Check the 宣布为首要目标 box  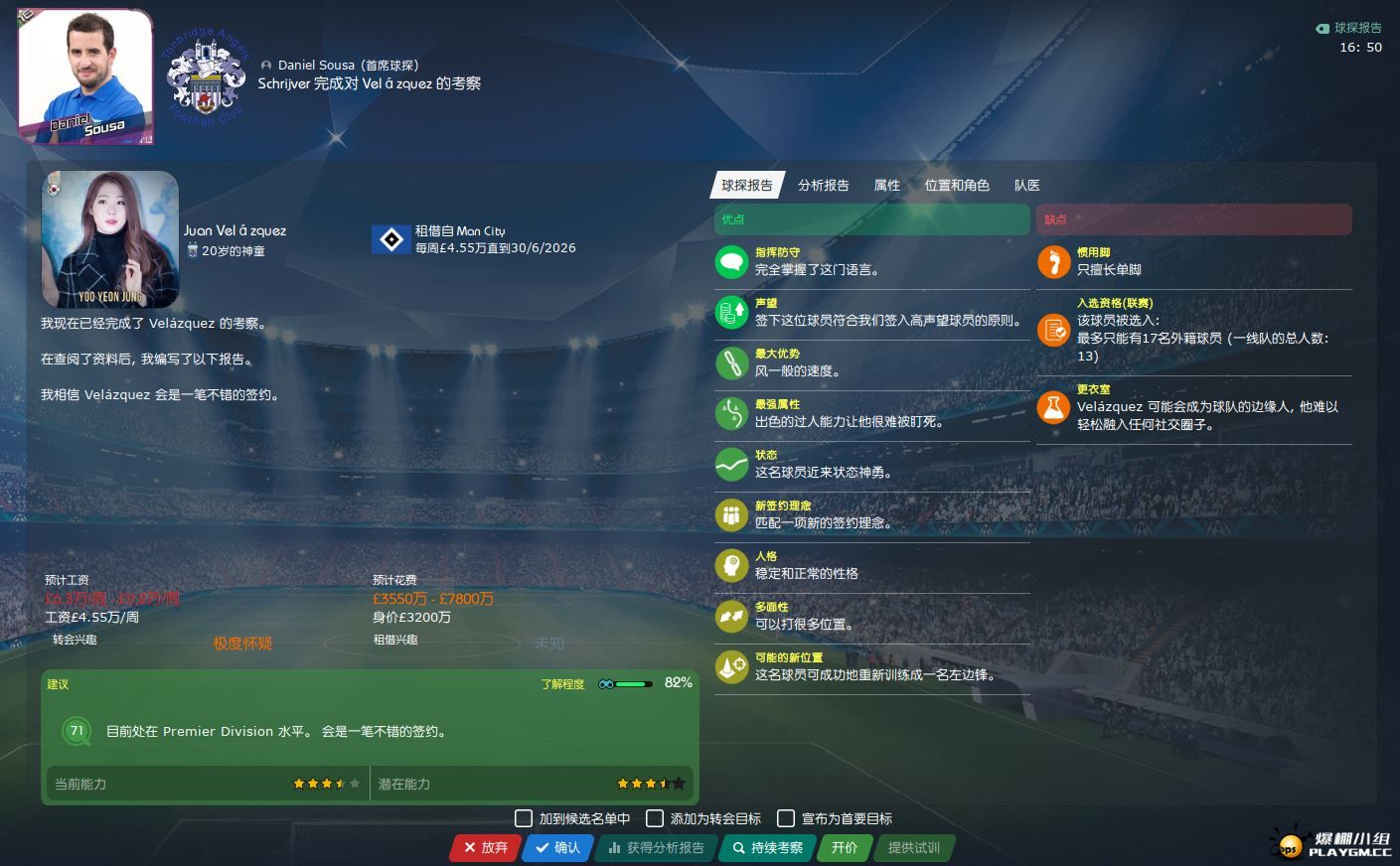(786, 818)
